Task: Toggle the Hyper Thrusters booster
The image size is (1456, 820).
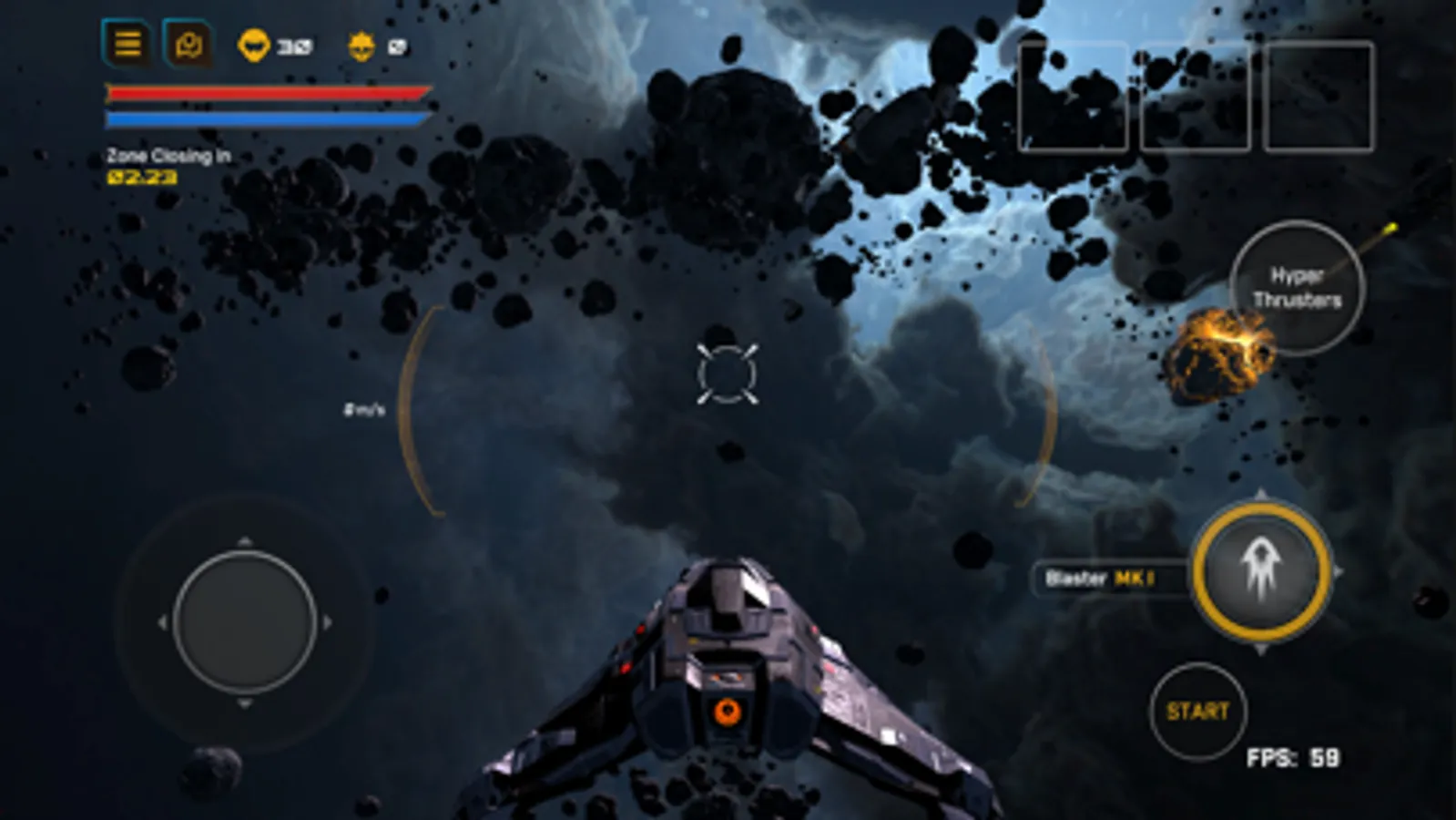Action: (1301, 287)
